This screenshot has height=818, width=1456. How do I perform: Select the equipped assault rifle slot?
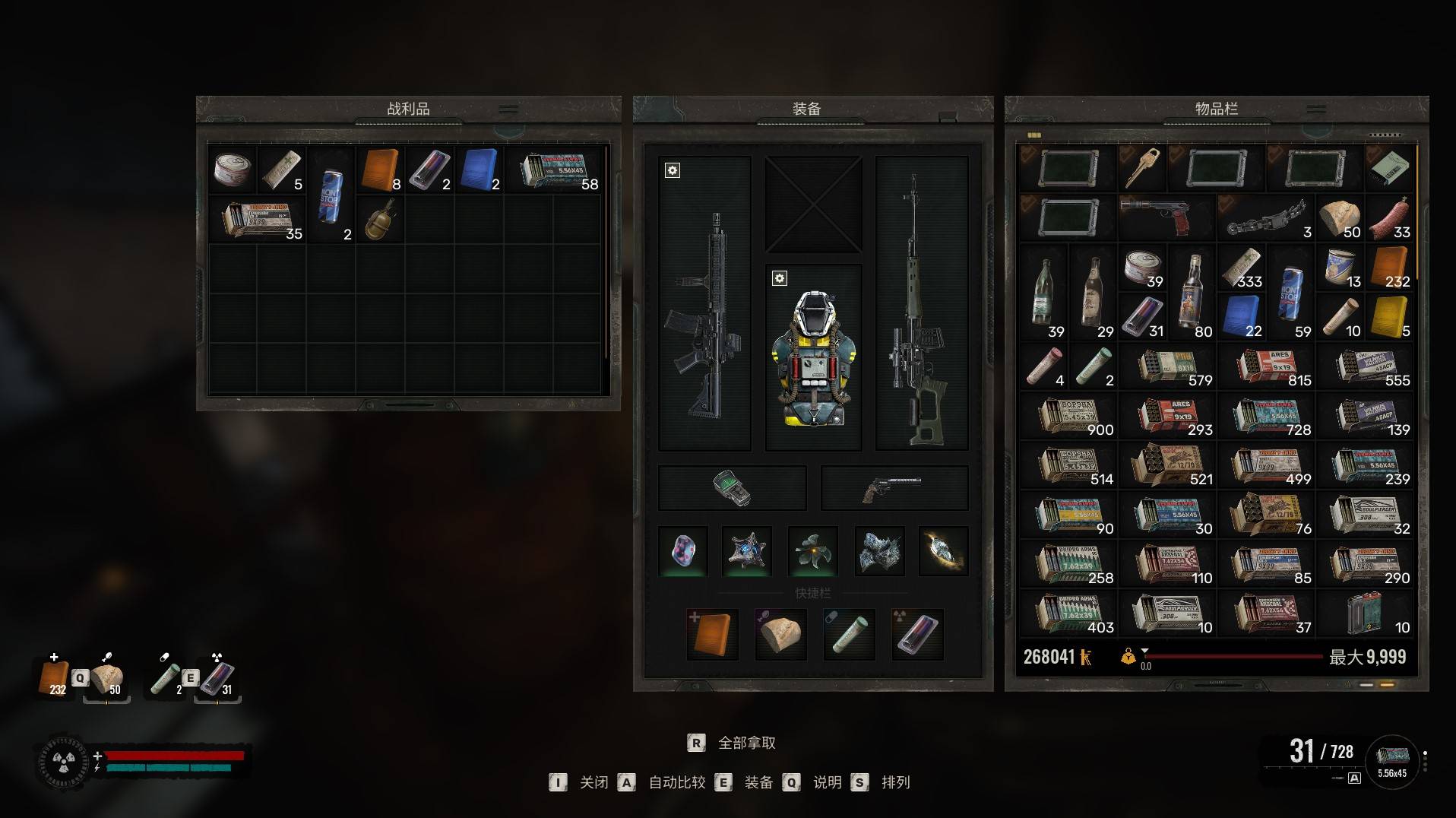tap(704, 304)
